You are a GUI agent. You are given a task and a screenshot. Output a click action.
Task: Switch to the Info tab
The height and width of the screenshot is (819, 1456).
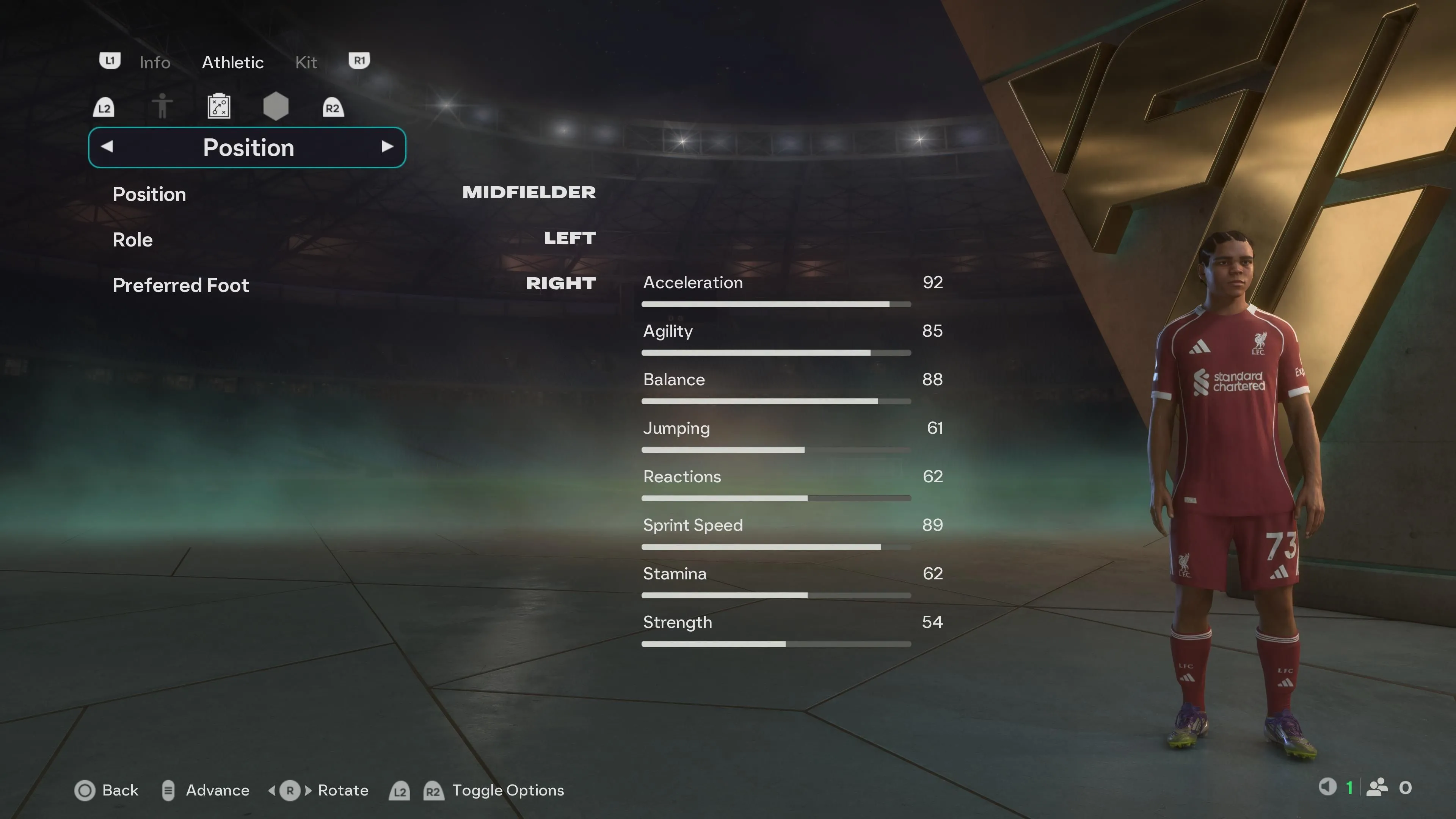coord(154,62)
